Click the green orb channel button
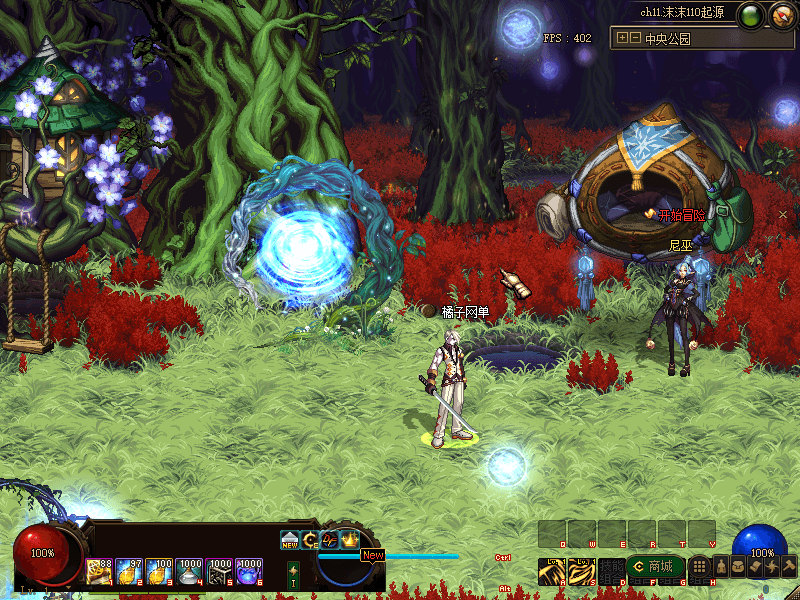The height and width of the screenshot is (600, 800). 751,15
